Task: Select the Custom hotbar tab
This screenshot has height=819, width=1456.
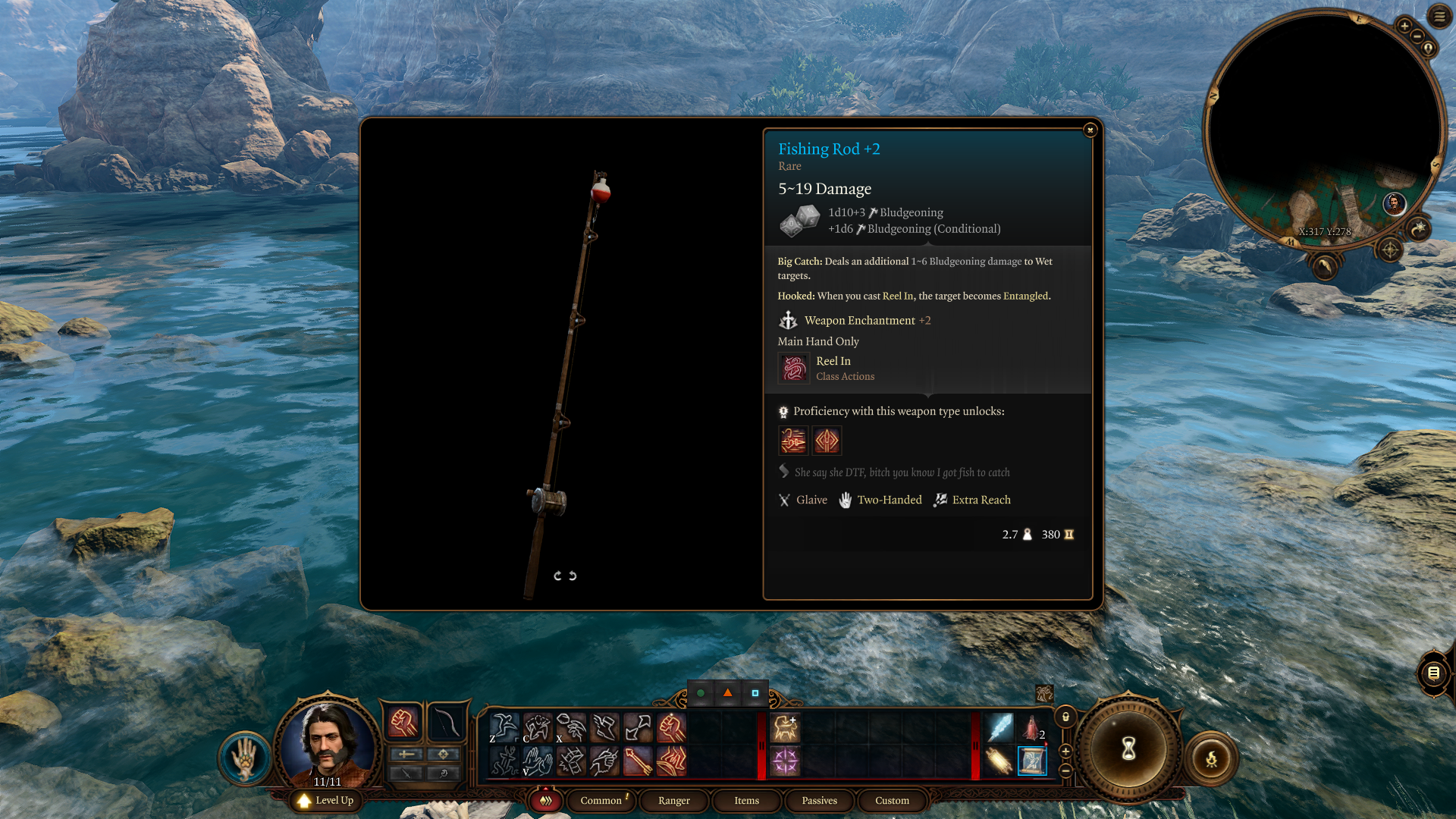Action: click(x=892, y=800)
